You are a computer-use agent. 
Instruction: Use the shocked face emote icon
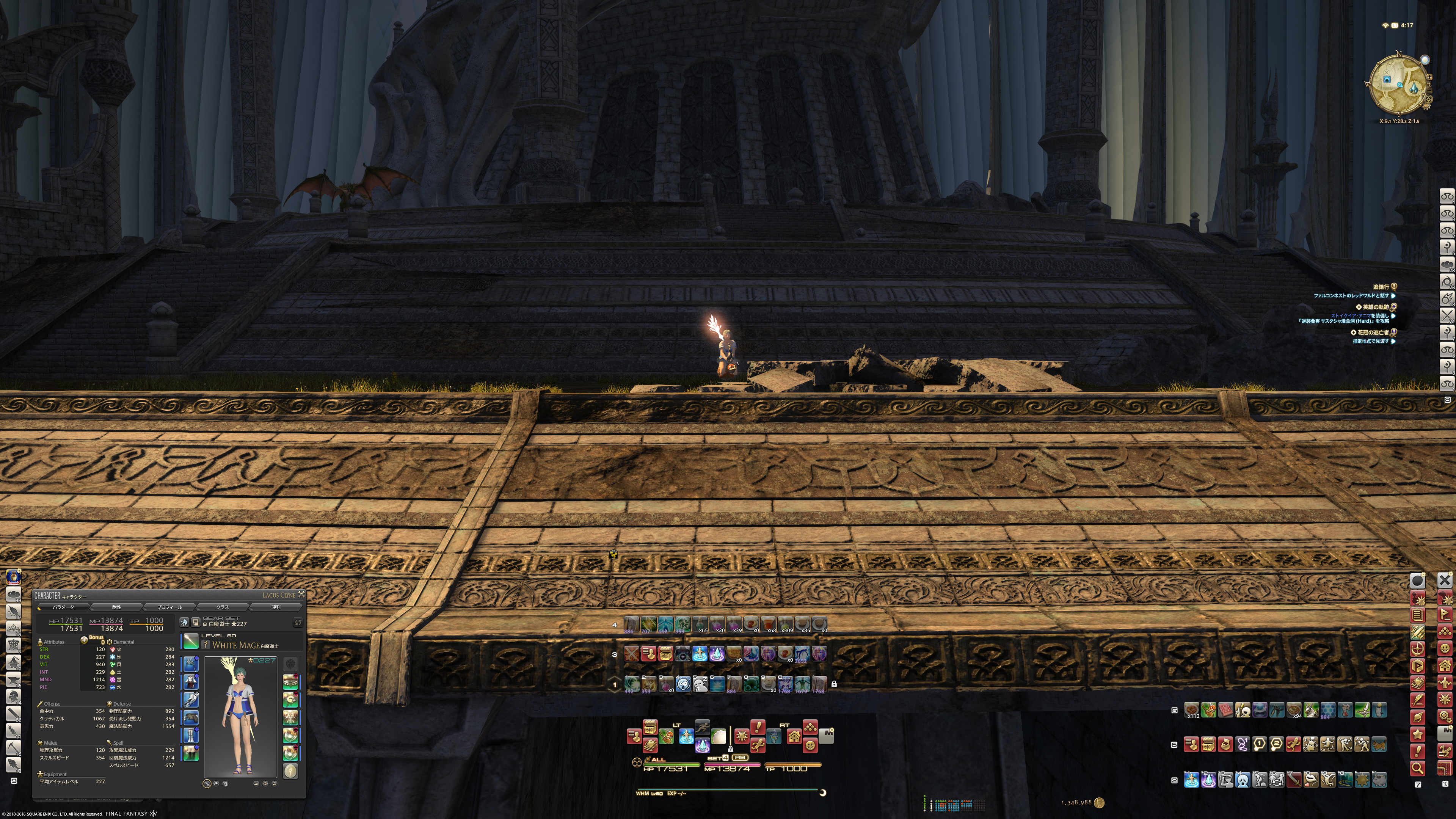point(683,684)
